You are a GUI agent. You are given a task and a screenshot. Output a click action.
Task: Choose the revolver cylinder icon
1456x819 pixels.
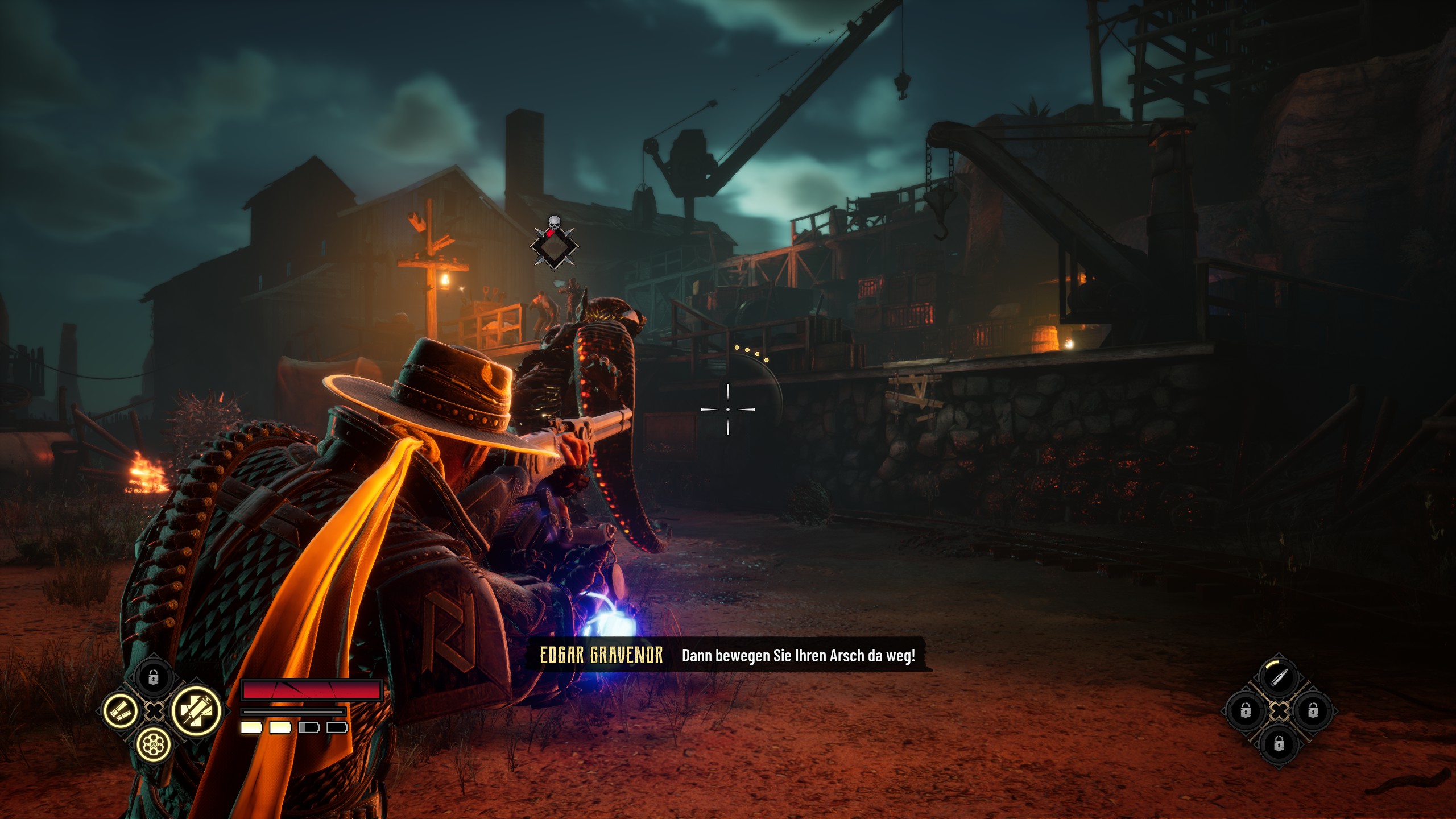coord(153,743)
